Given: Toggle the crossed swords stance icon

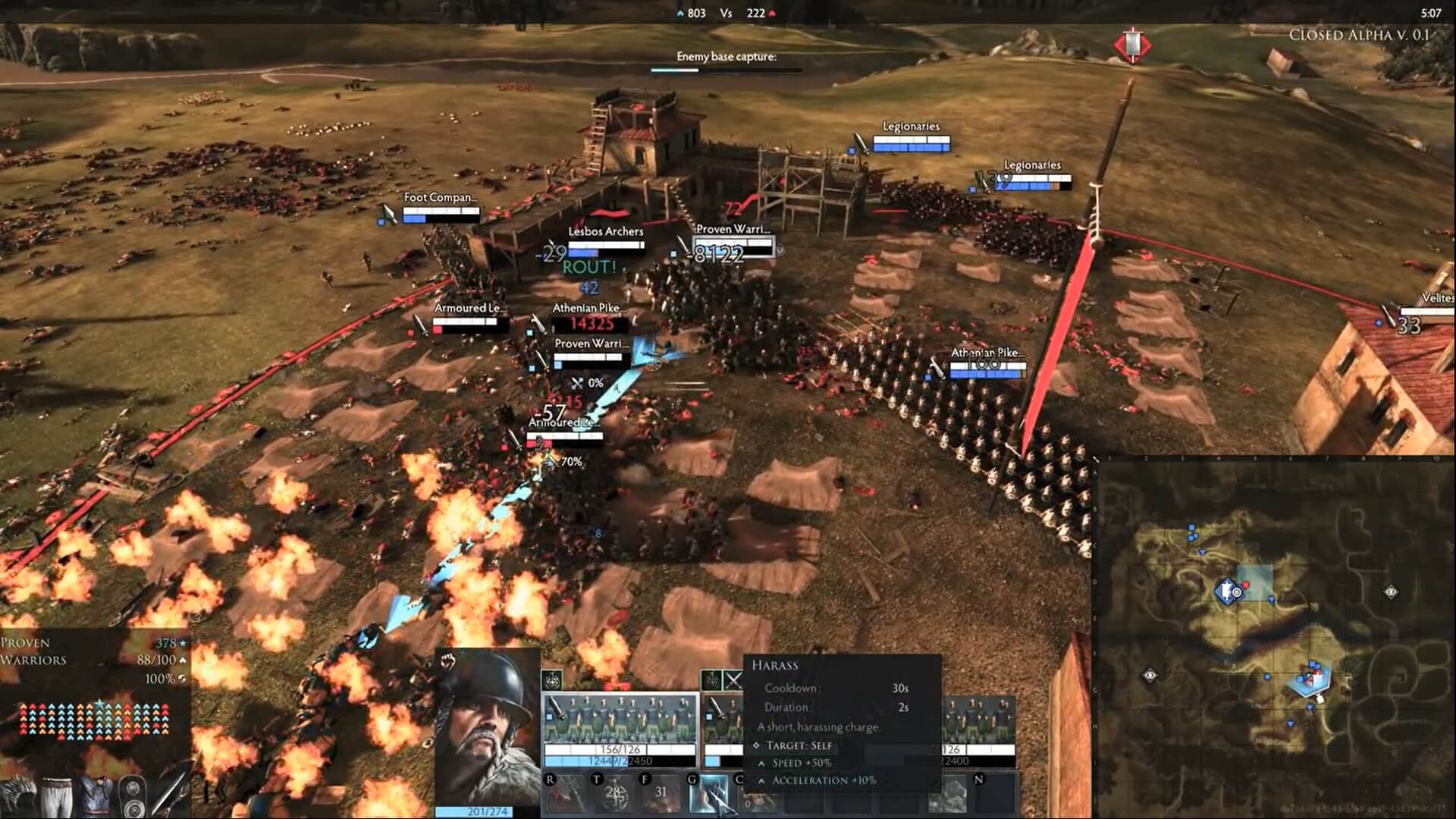Looking at the screenshot, I should pyautogui.click(x=733, y=680).
